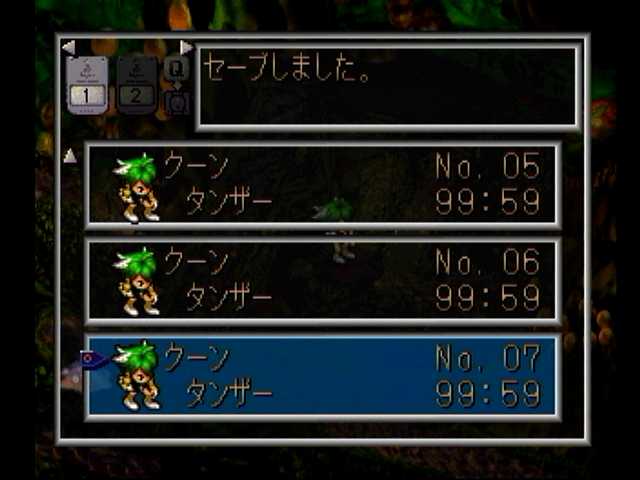Pick the highlighted save file No. 07
This screenshot has width=640, height=480.
coord(322,376)
